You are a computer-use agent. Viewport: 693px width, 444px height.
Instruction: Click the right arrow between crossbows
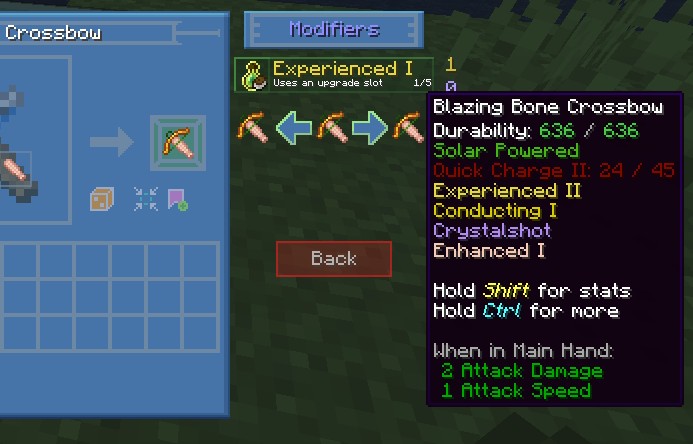pyautogui.click(x=369, y=128)
